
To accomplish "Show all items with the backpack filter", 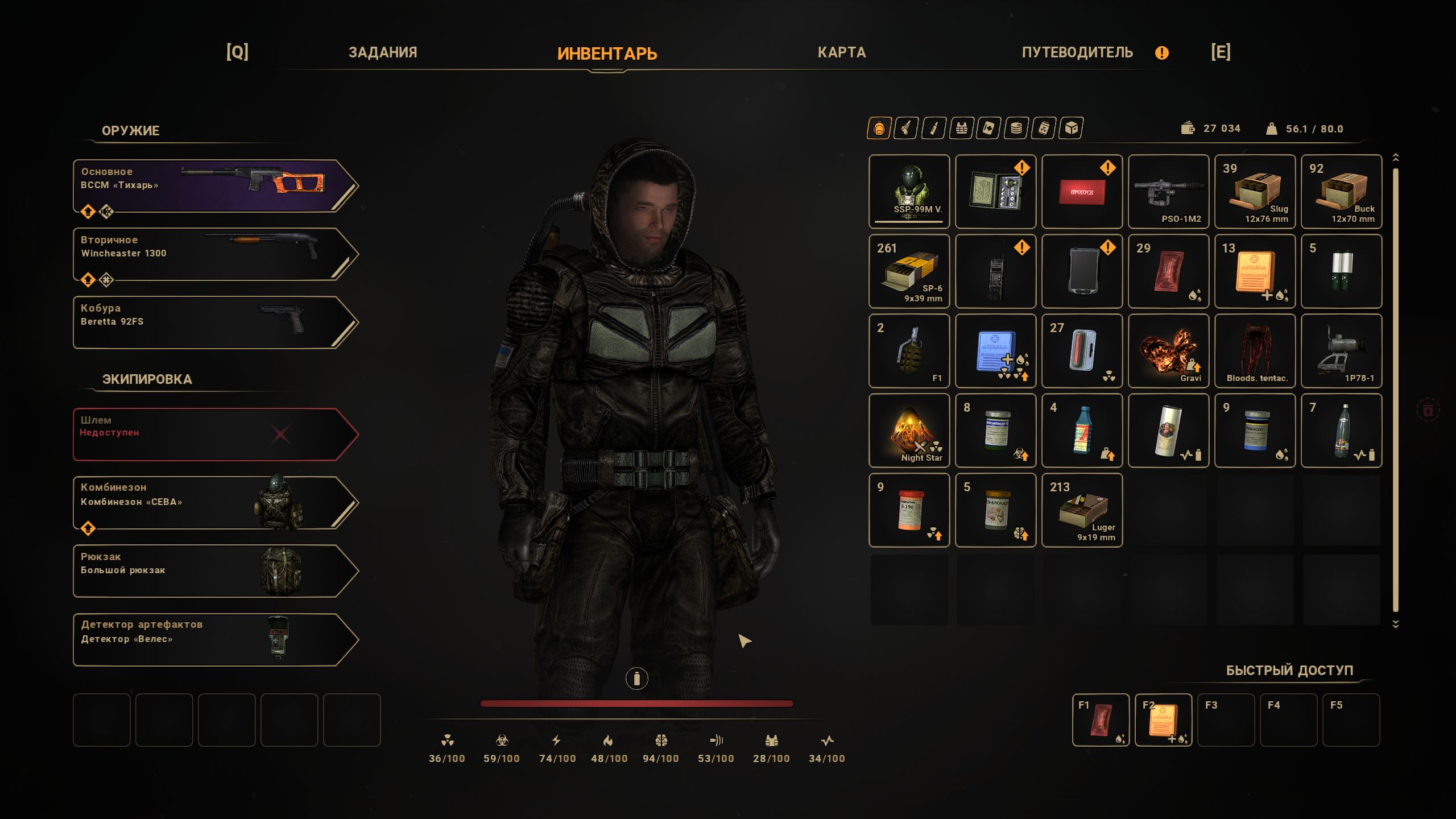I will coord(879,129).
